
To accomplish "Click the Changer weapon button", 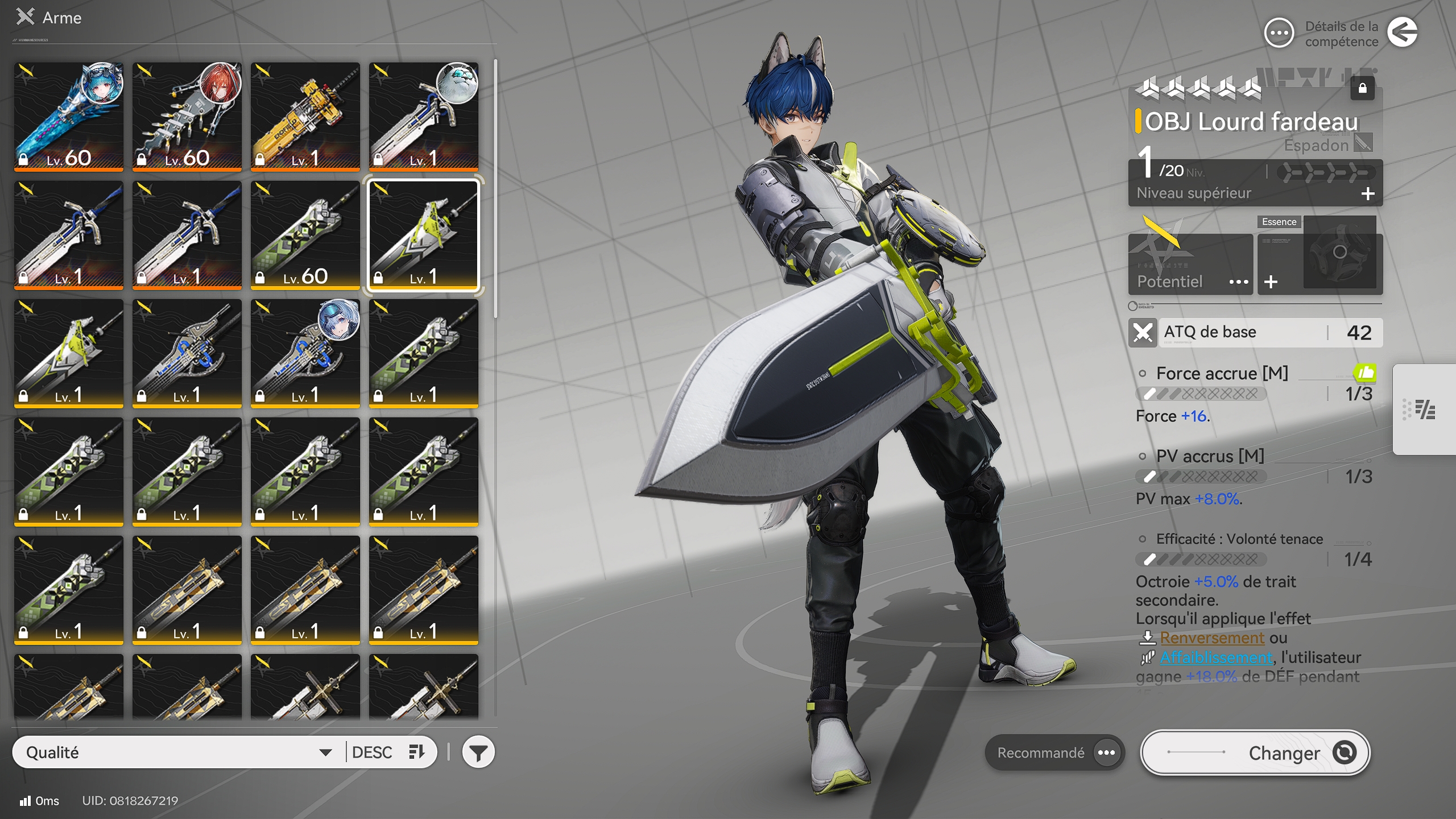I will tap(1255, 752).
